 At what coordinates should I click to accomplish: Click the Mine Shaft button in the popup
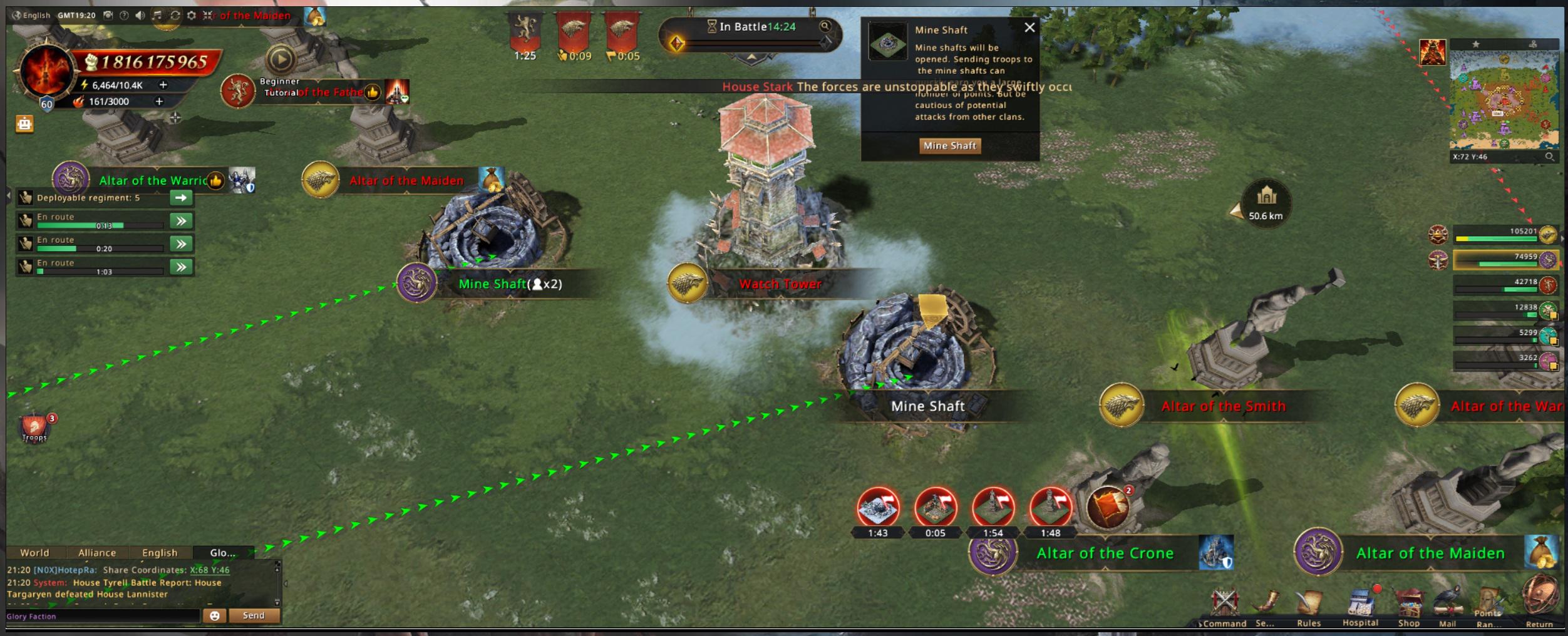tap(949, 146)
